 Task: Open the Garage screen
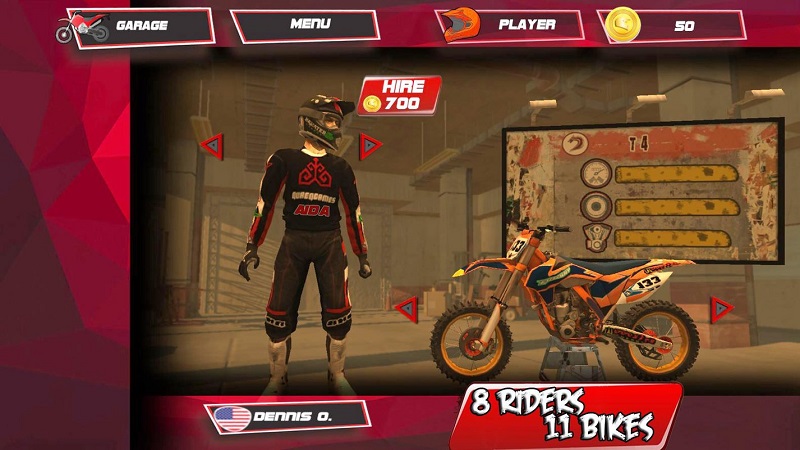tap(140, 26)
